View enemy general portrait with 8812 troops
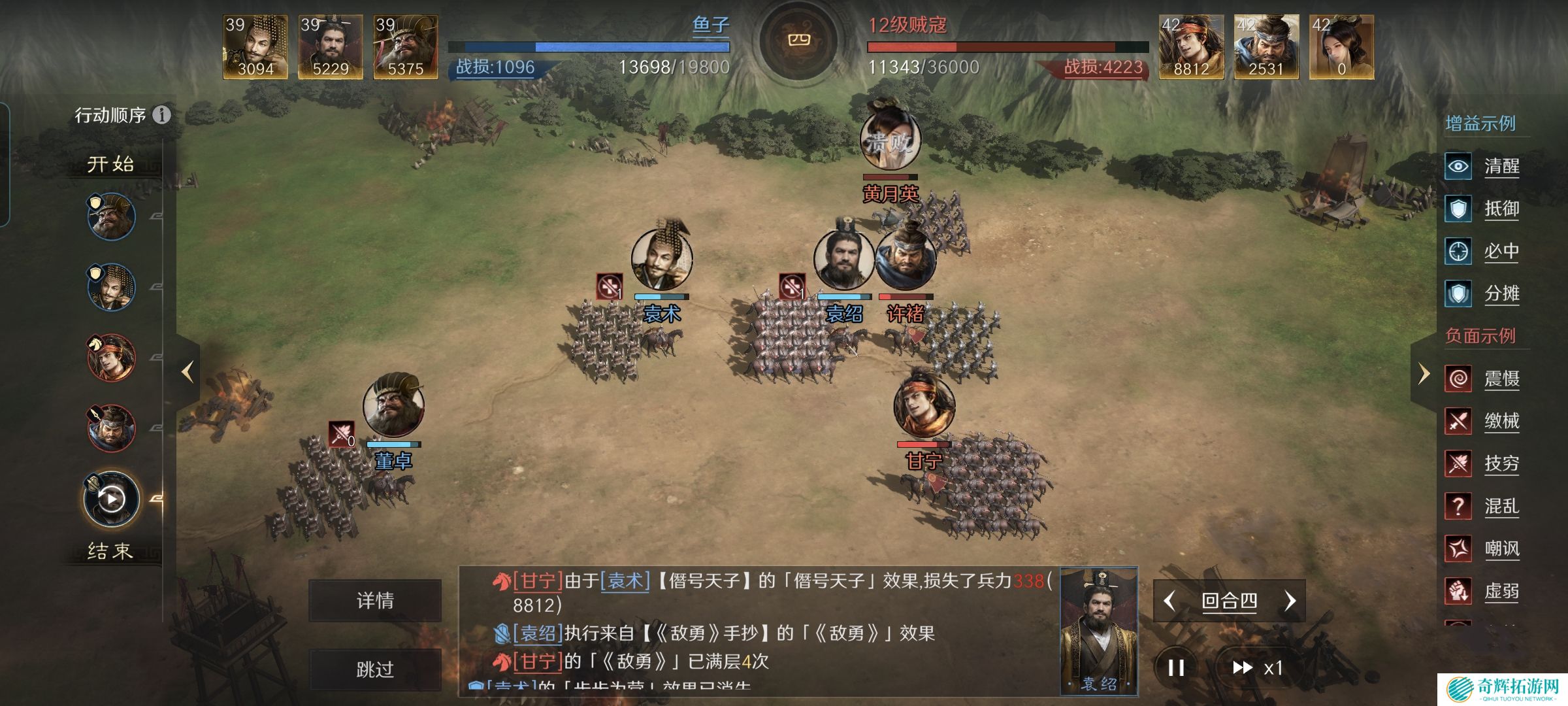Image resolution: width=1568 pixels, height=706 pixels. [x=1191, y=47]
